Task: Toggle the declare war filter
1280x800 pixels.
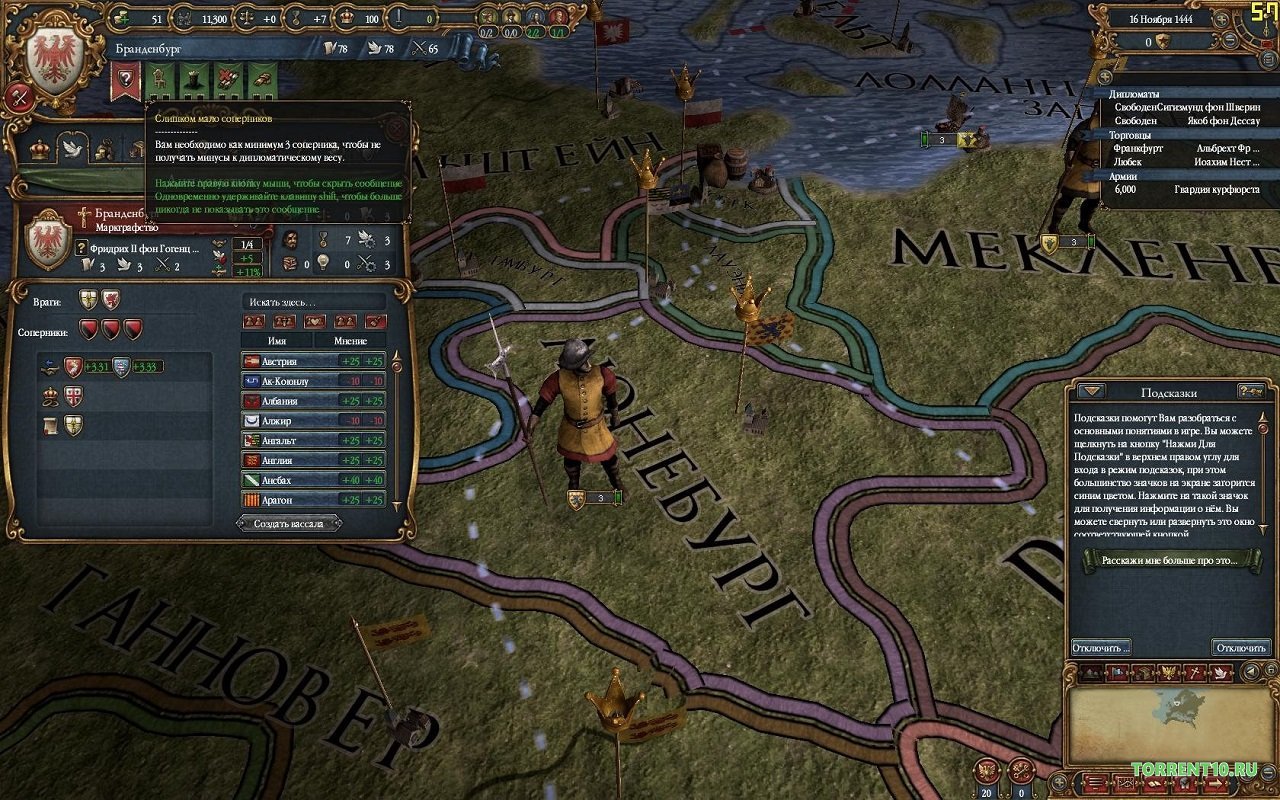Action: 375,321
